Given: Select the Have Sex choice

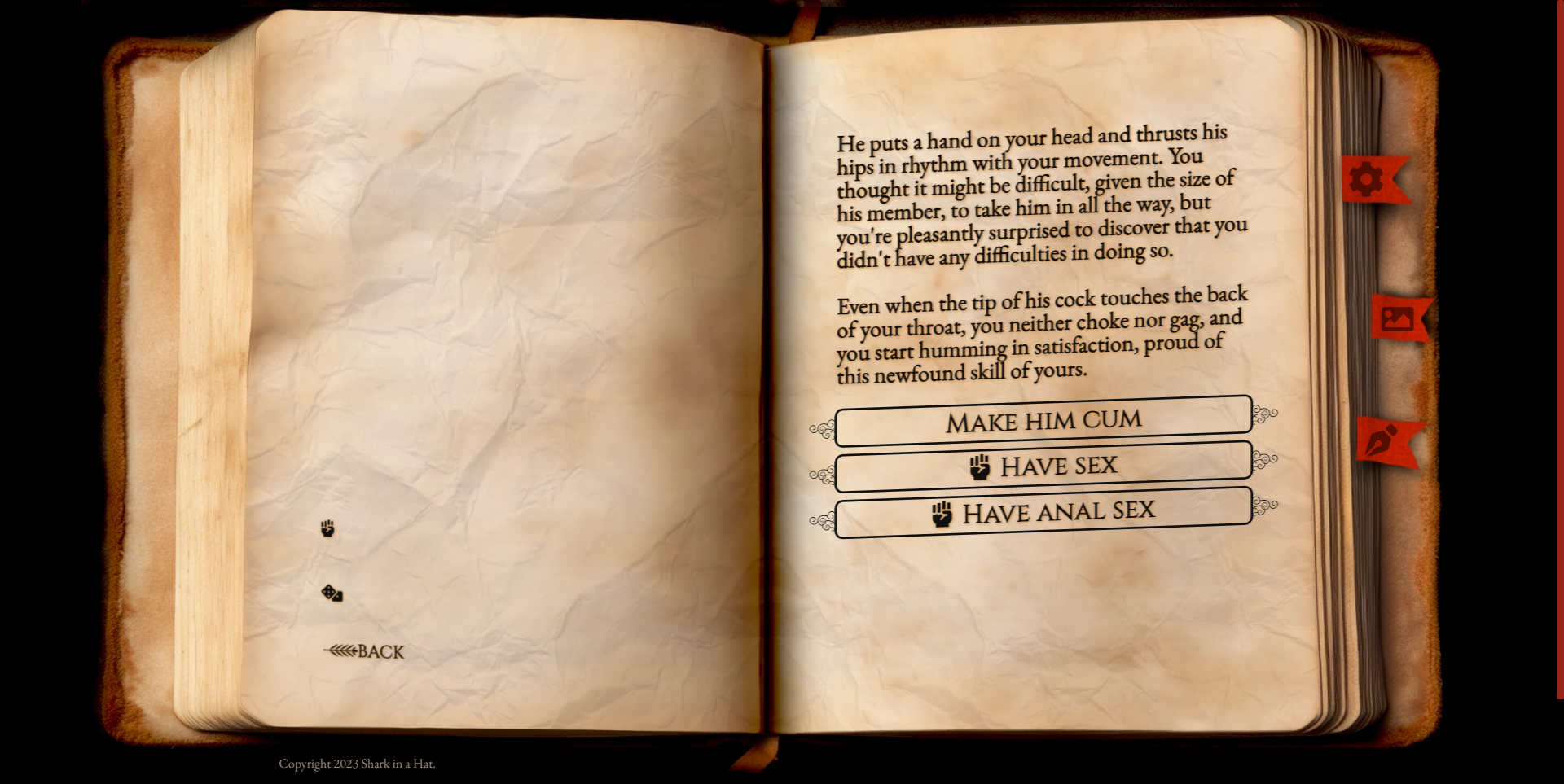Looking at the screenshot, I should point(1043,466).
